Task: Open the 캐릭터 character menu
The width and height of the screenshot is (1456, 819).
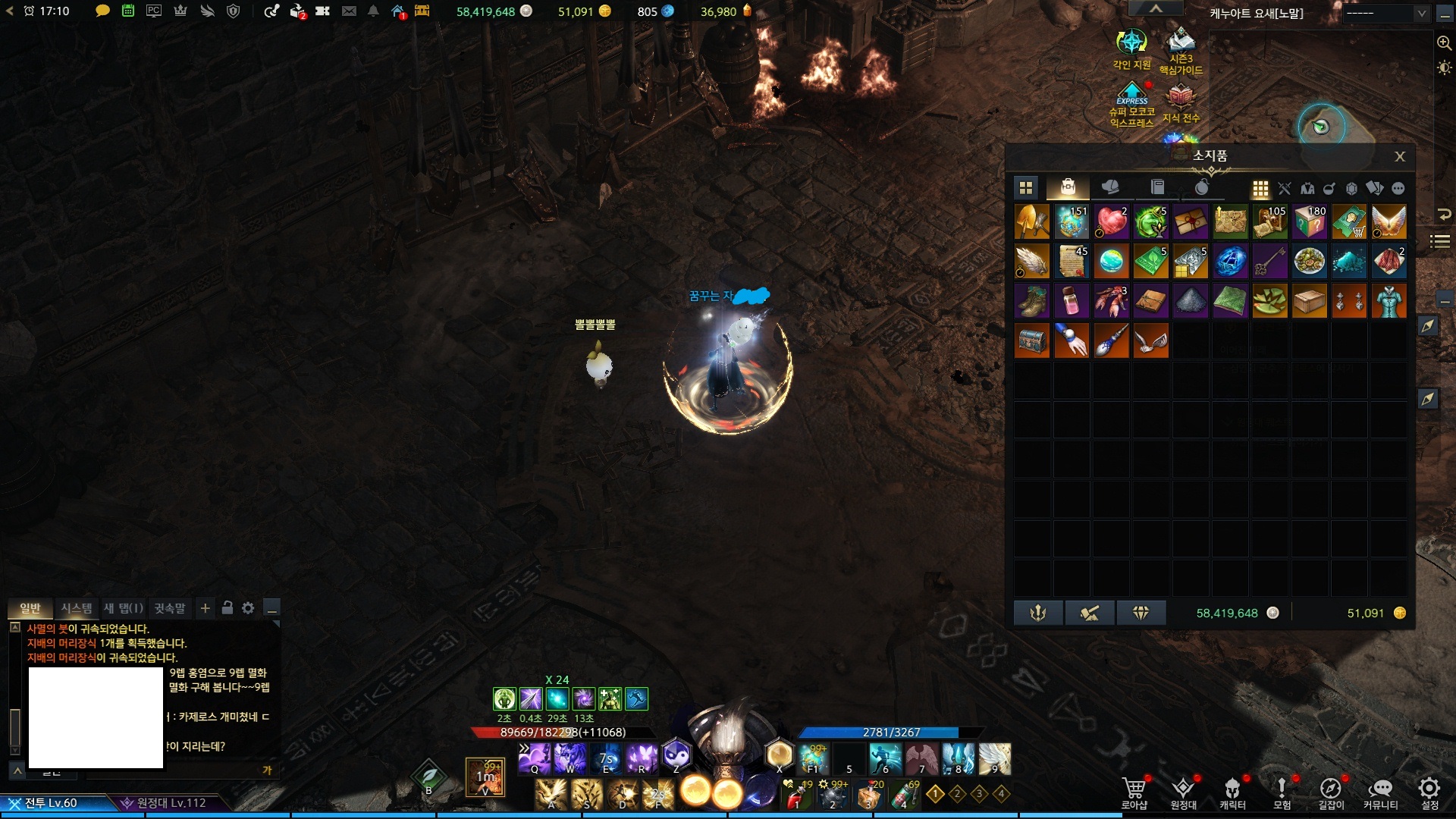Action: tap(1232, 792)
